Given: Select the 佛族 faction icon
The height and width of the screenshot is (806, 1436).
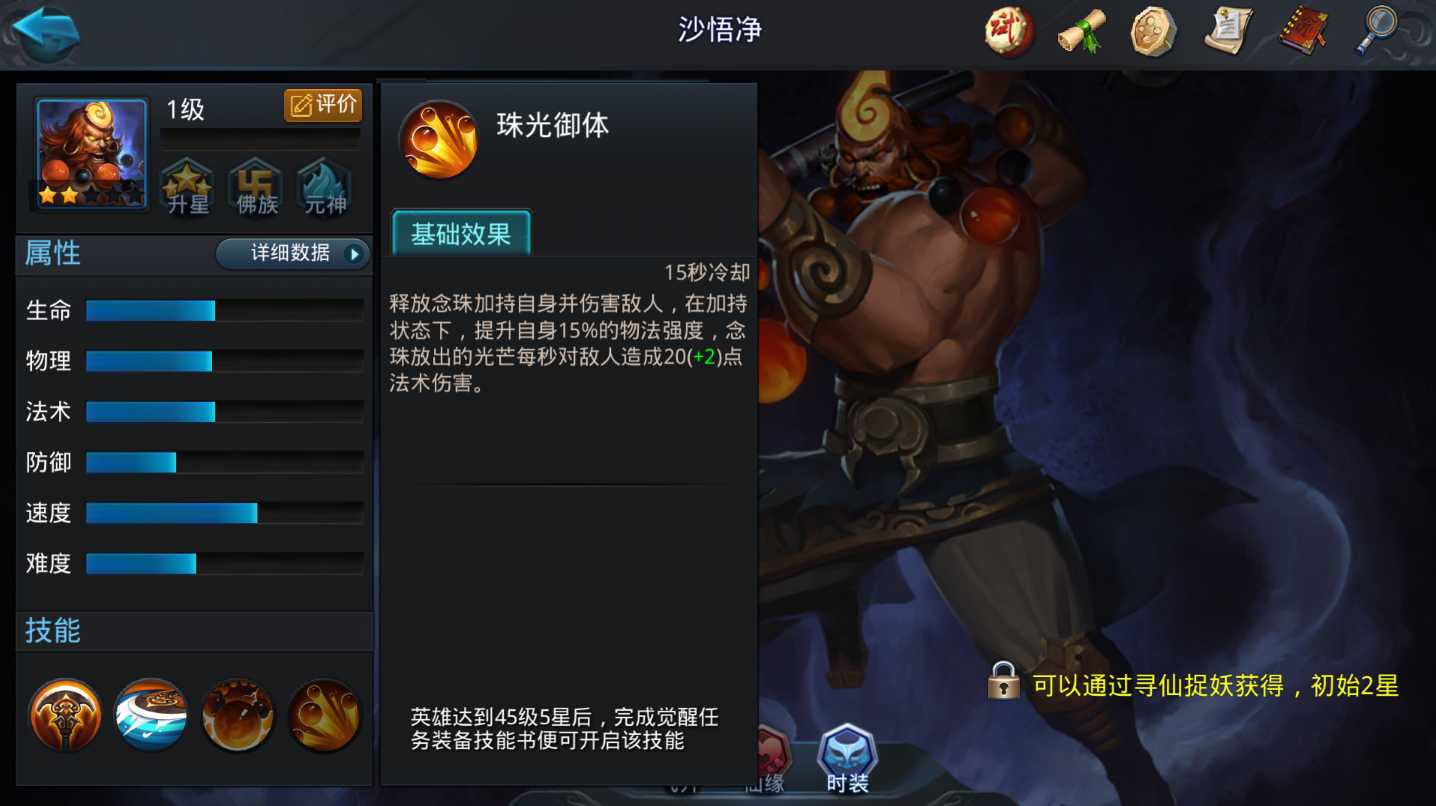Looking at the screenshot, I should [255, 184].
